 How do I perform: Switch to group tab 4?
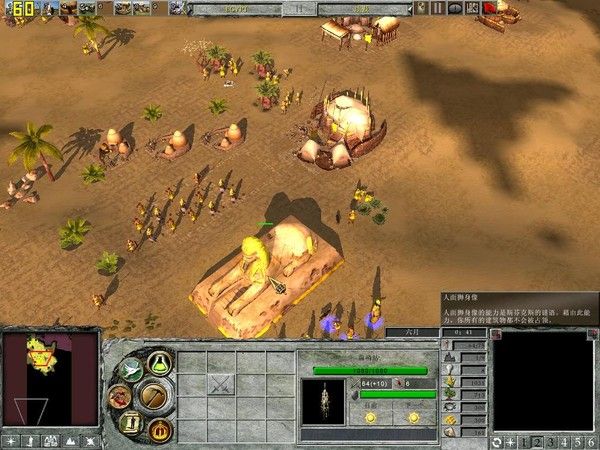[x=564, y=441]
